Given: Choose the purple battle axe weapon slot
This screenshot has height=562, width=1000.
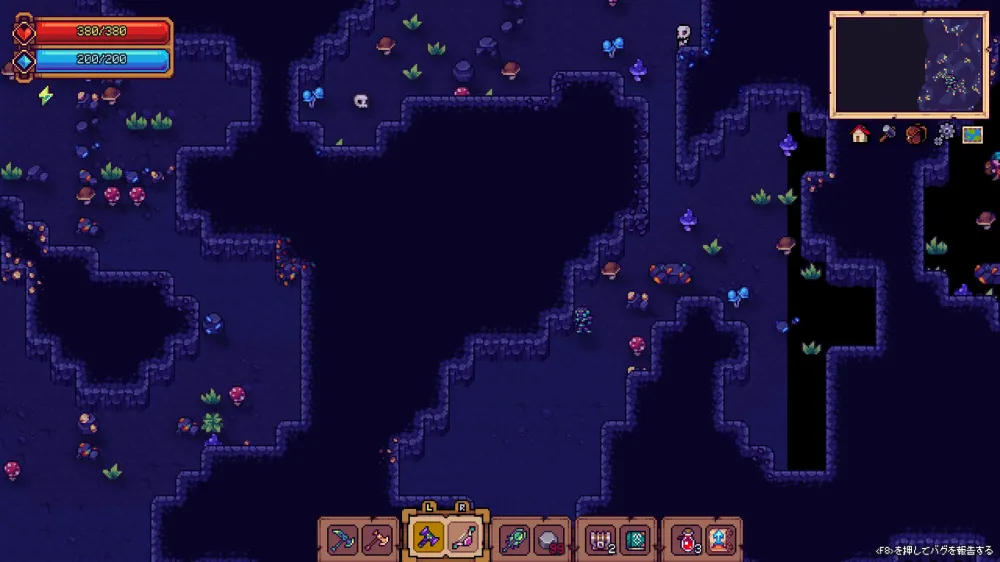Looking at the screenshot, I should [427, 540].
